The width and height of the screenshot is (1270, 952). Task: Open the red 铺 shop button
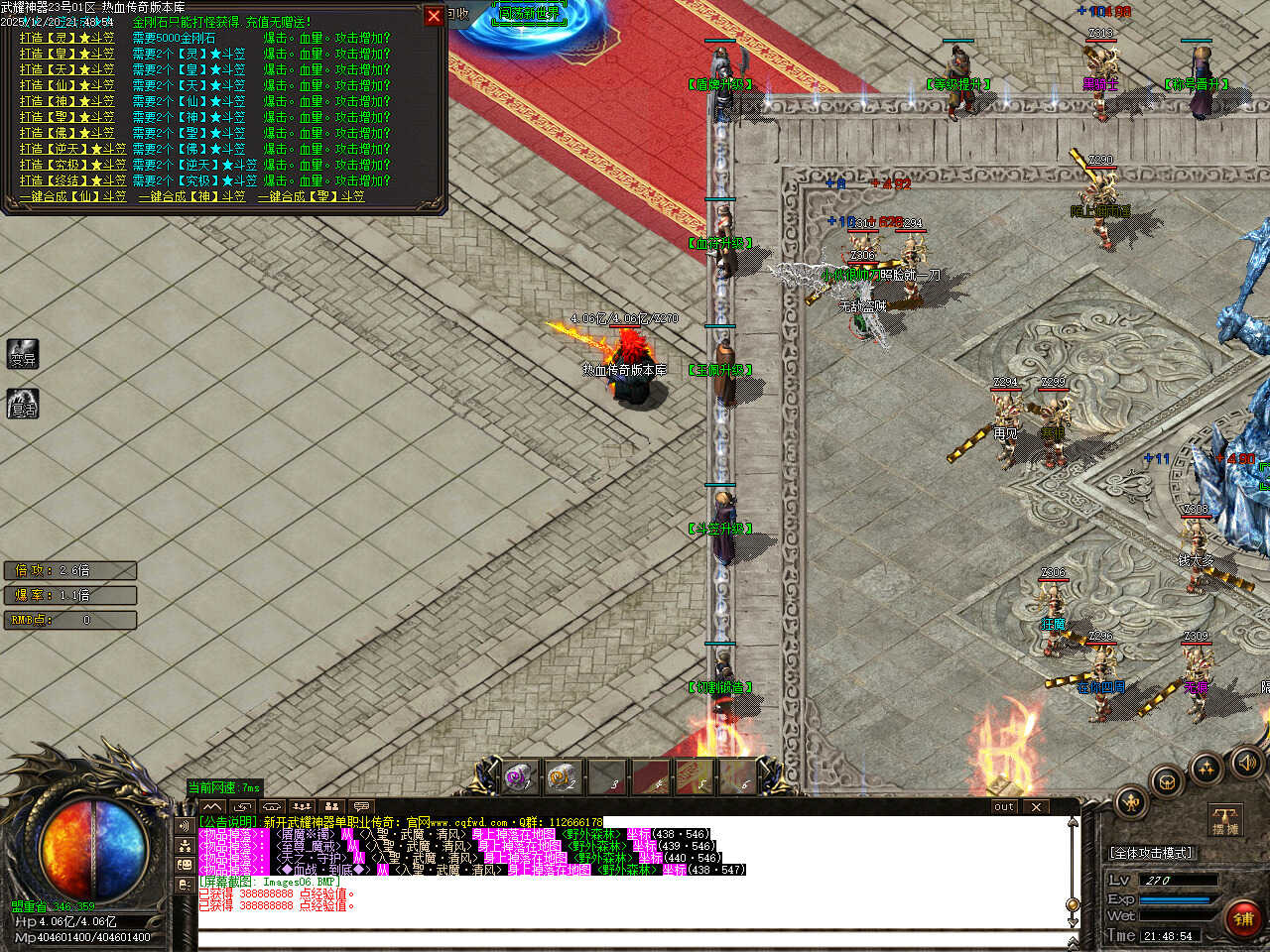[x=1243, y=918]
